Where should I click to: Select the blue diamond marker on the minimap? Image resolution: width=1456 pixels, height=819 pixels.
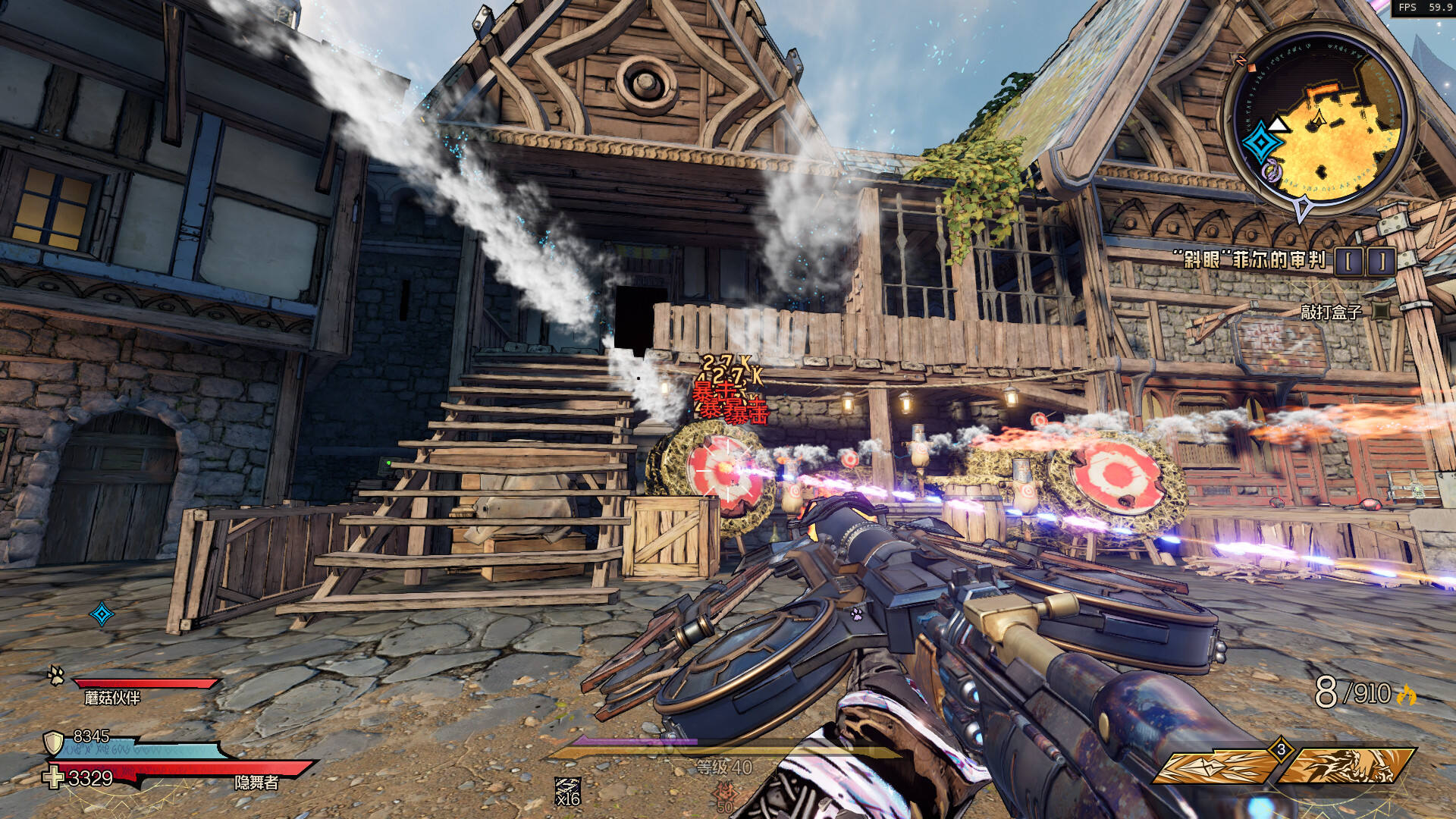pos(1263,142)
